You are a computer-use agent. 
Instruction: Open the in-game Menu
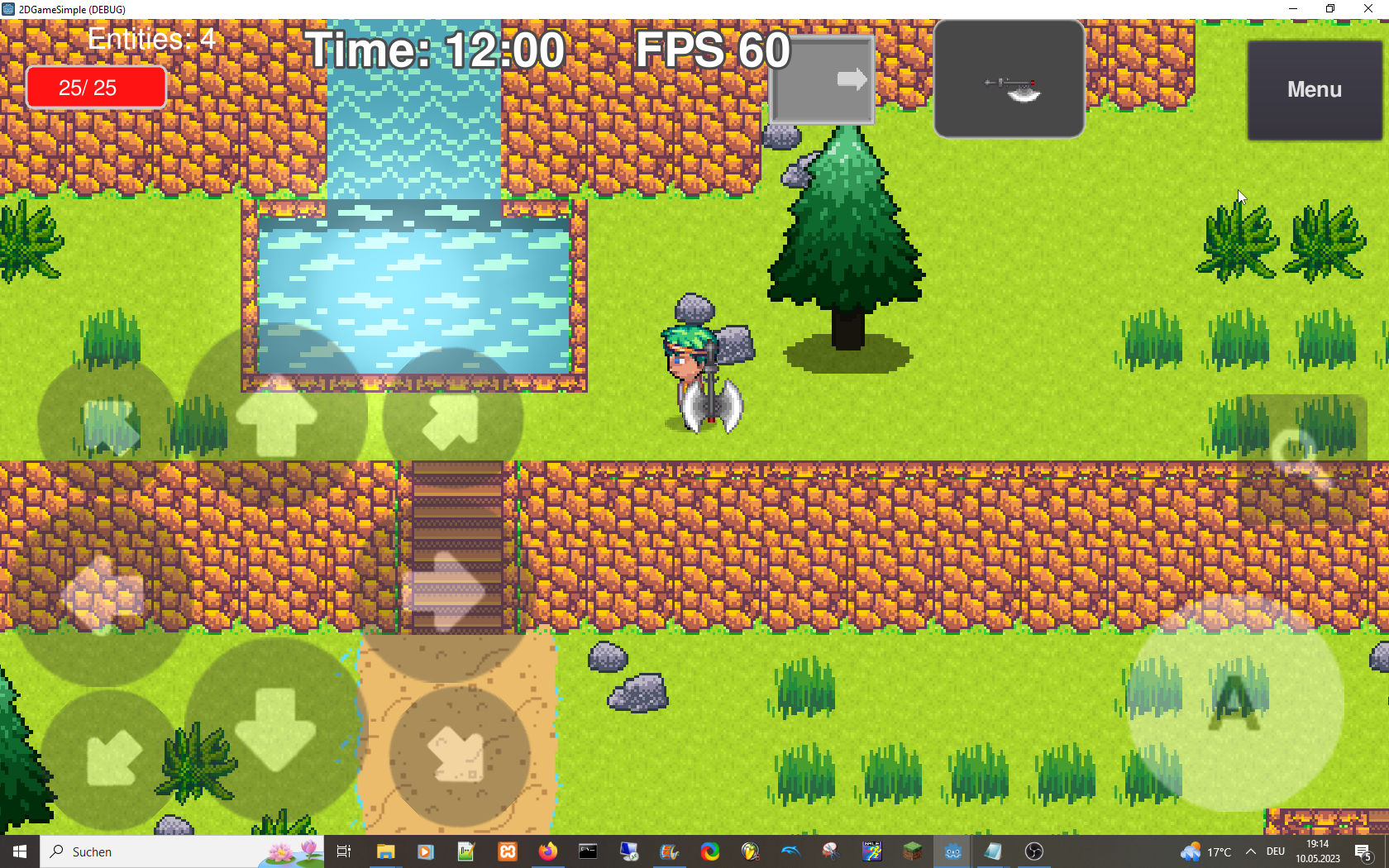tap(1313, 89)
